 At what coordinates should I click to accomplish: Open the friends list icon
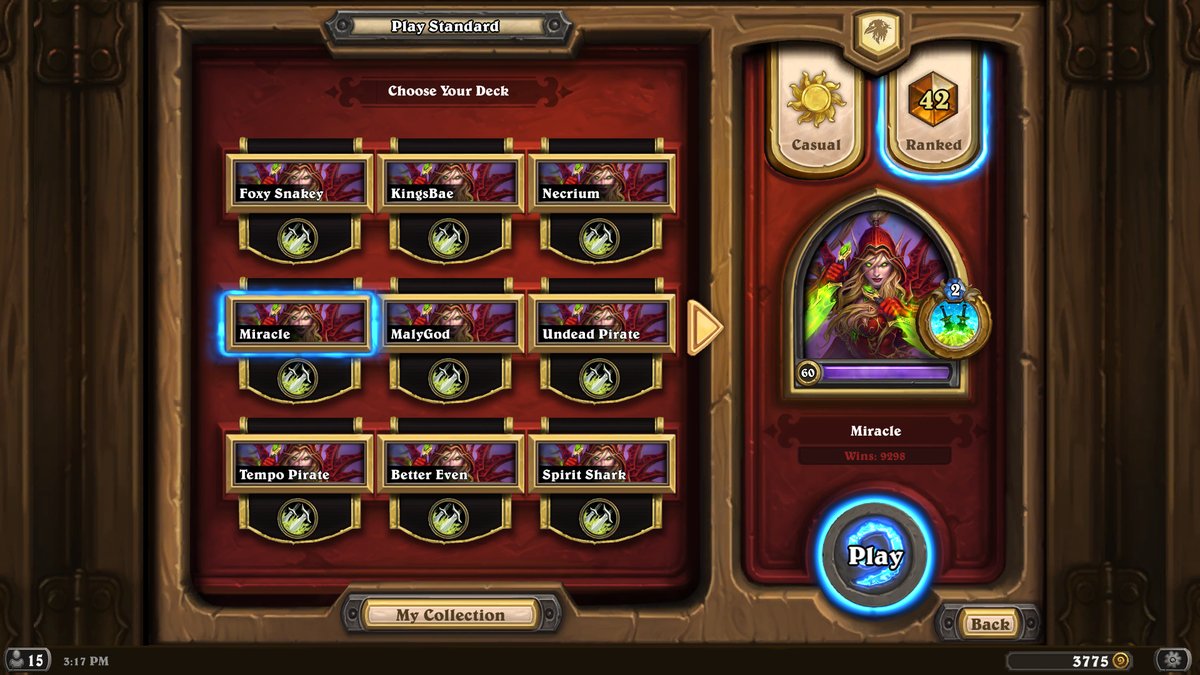point(27,660)
